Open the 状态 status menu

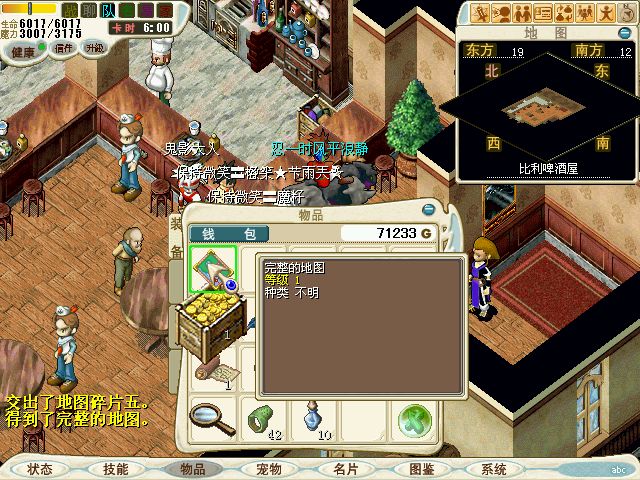41,468
